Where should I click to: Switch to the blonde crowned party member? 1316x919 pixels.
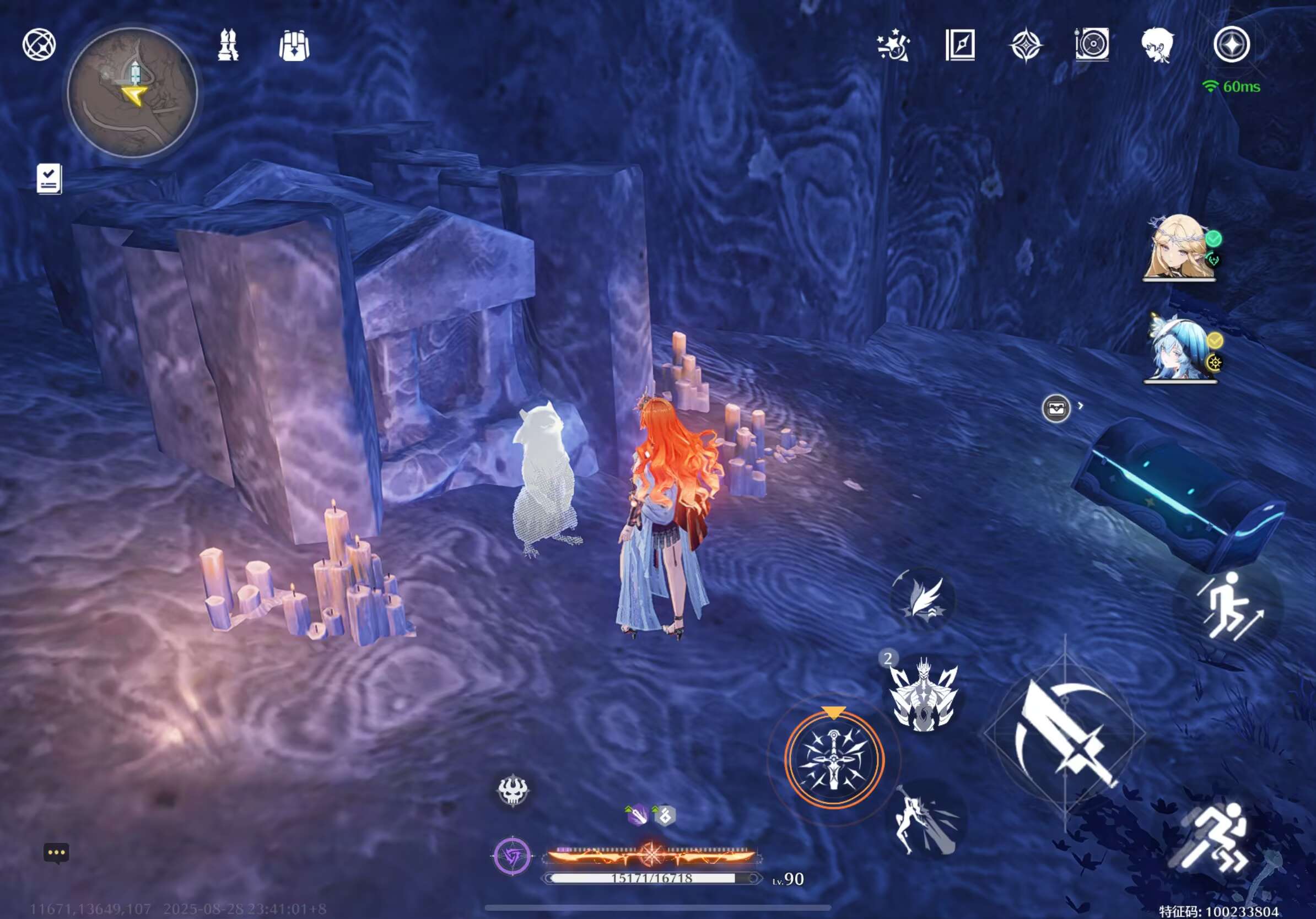pos(1178,247)
